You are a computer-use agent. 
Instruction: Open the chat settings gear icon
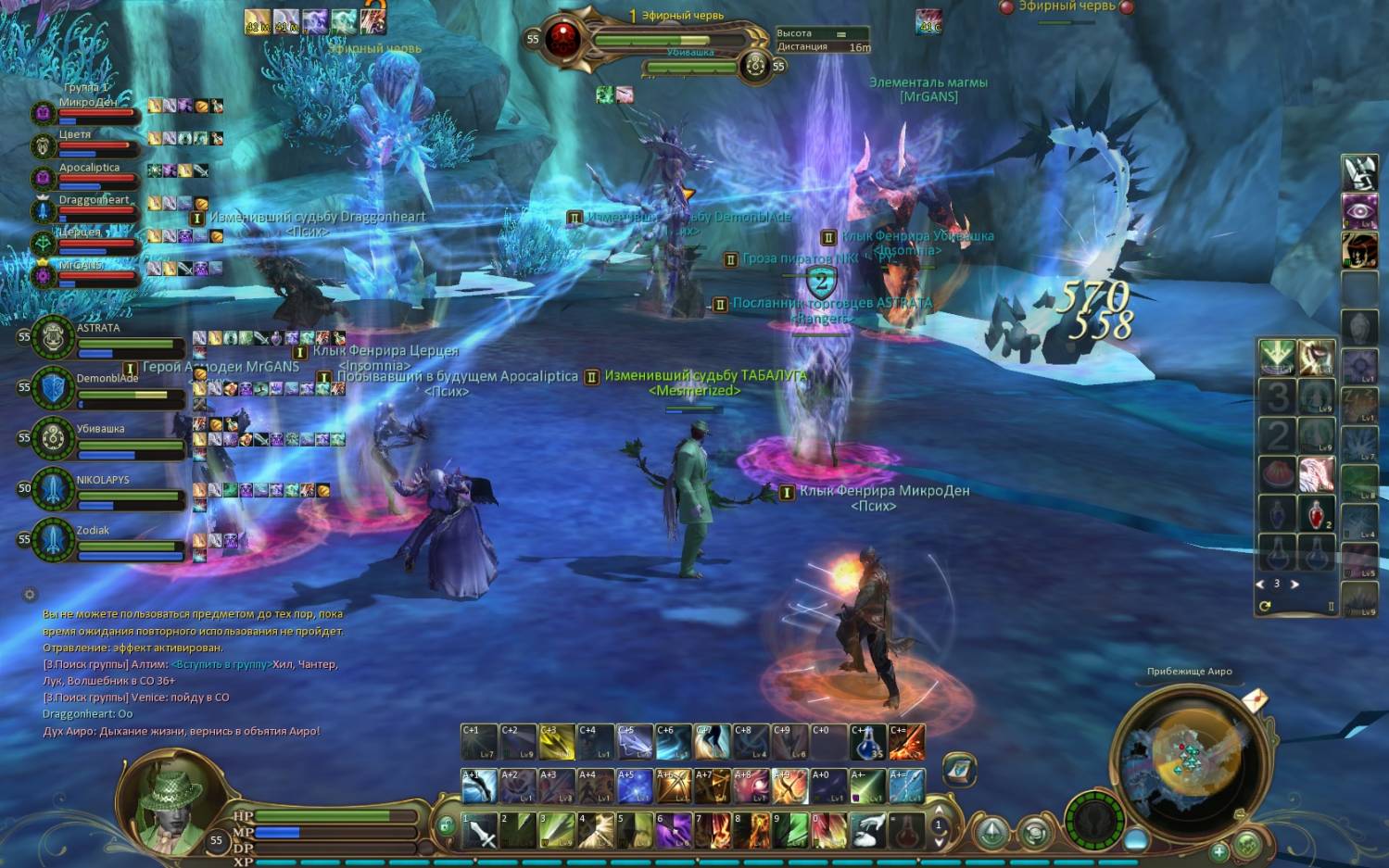(30, 595)
